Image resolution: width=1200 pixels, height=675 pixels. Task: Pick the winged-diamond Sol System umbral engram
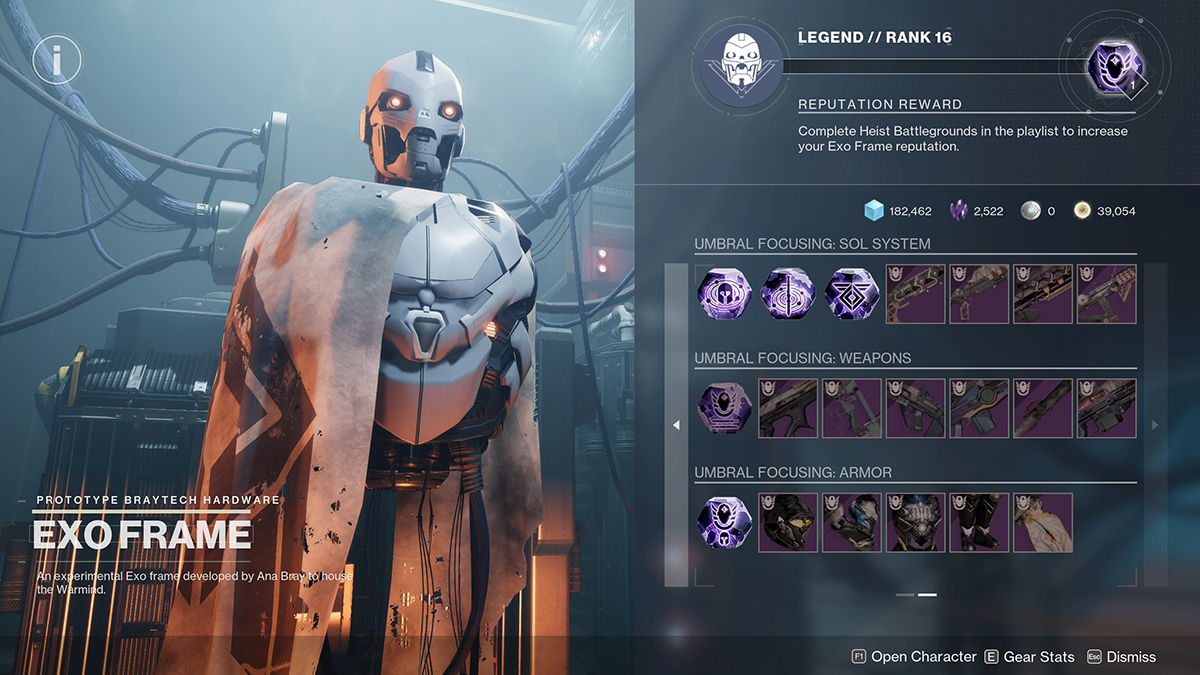pyautogui.click(x=852, y=294)
